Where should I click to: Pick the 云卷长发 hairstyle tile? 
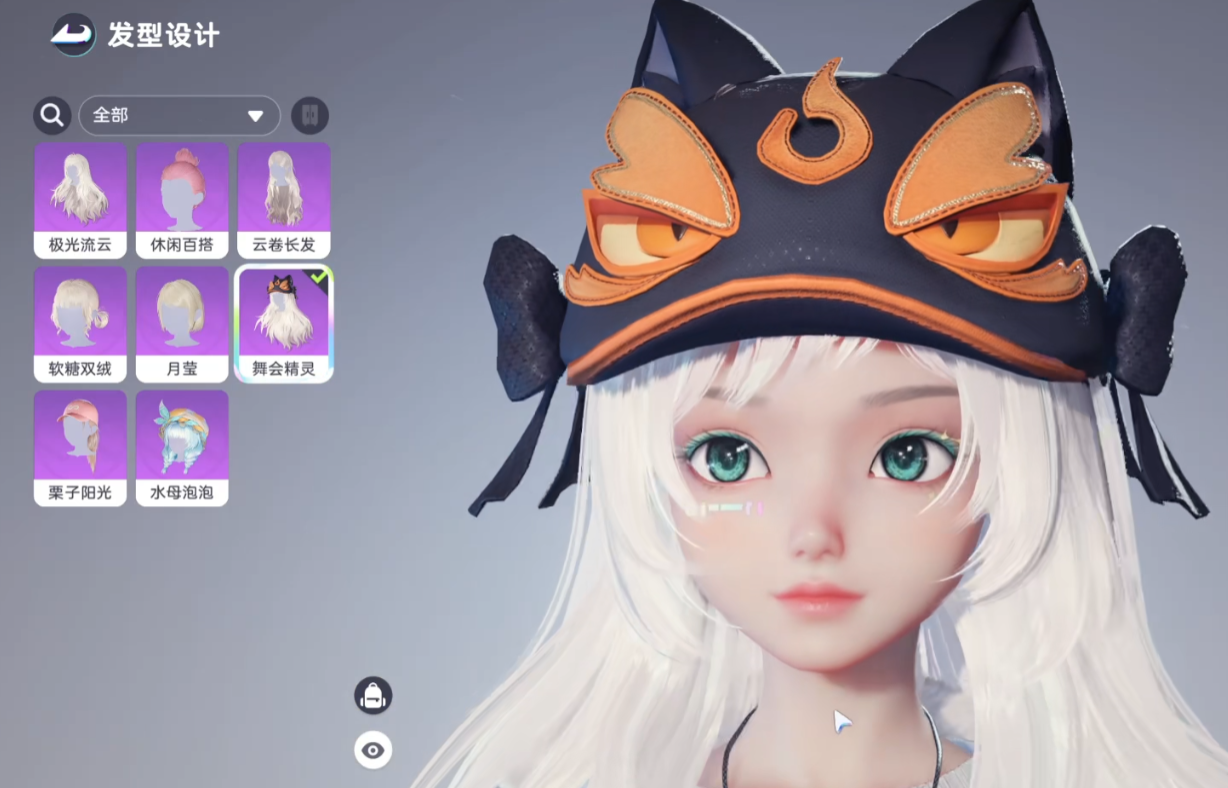(x=284, y=200)
